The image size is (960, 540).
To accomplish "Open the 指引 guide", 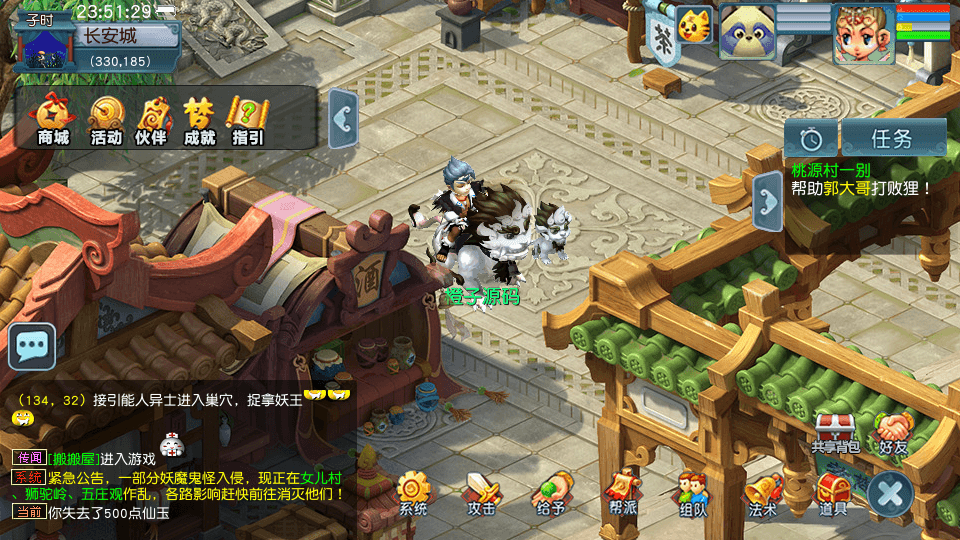I will (x=247, y=120).
